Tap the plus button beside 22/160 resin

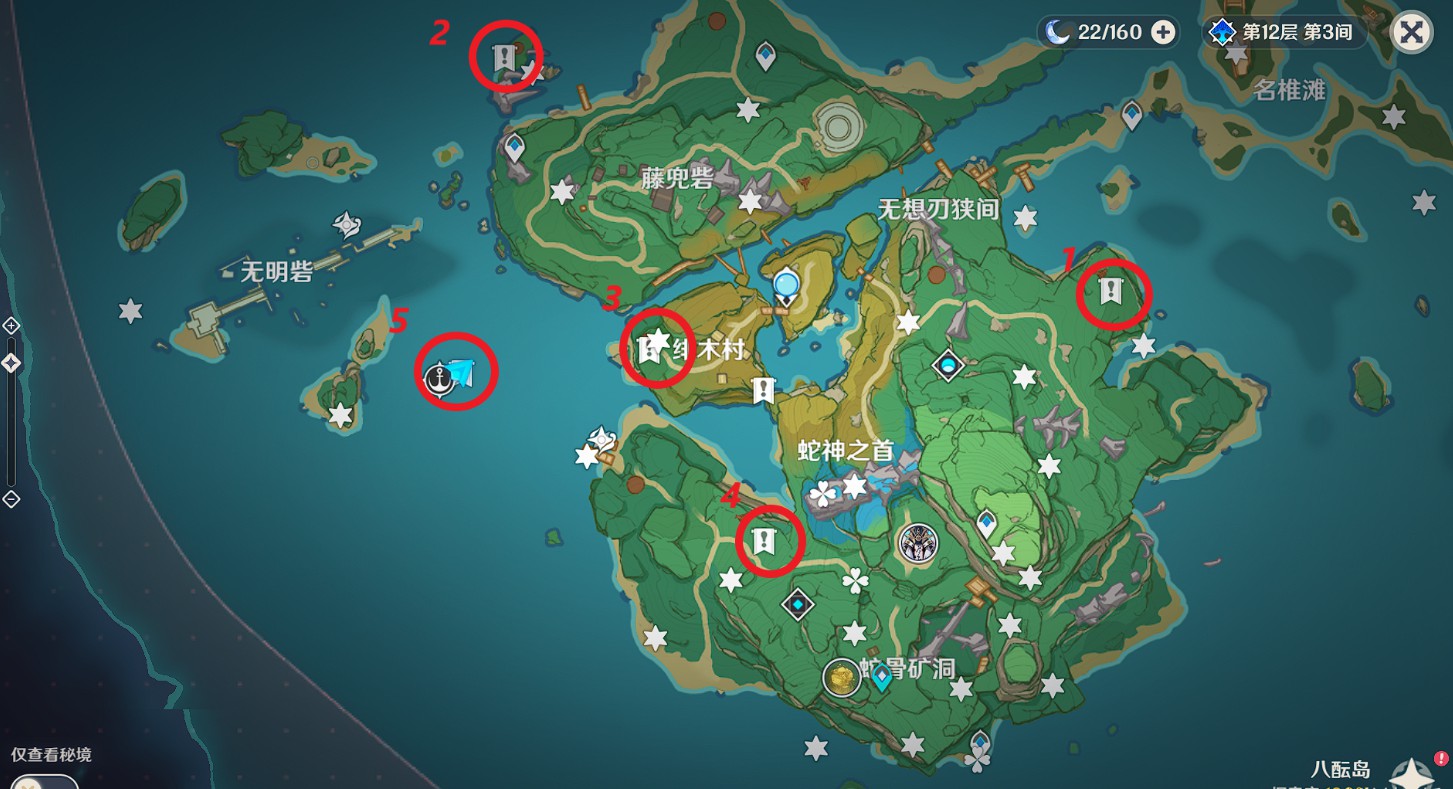click(1163, 32)
